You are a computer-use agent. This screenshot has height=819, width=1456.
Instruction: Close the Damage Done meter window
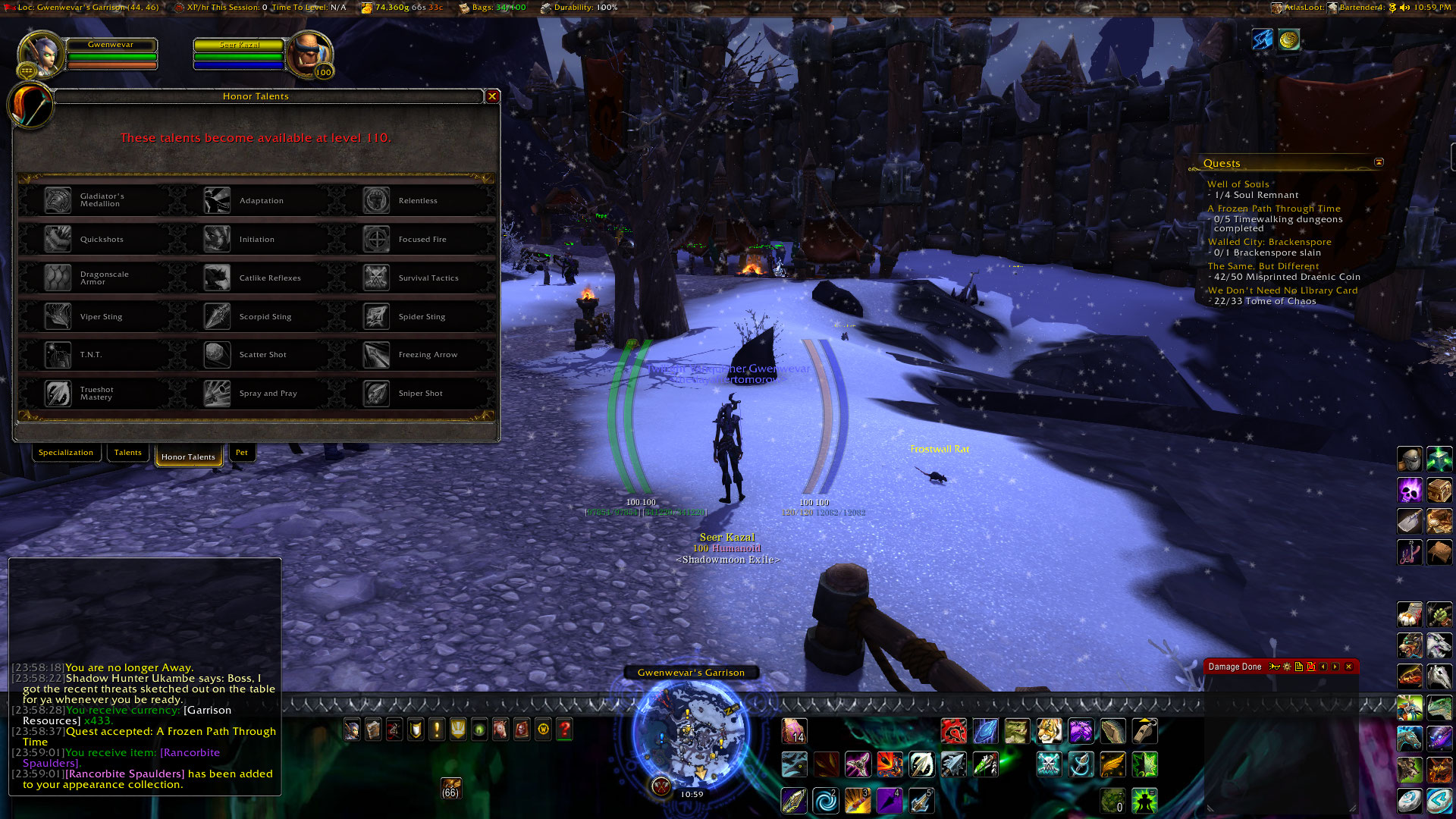click(x=1348, y=667)
